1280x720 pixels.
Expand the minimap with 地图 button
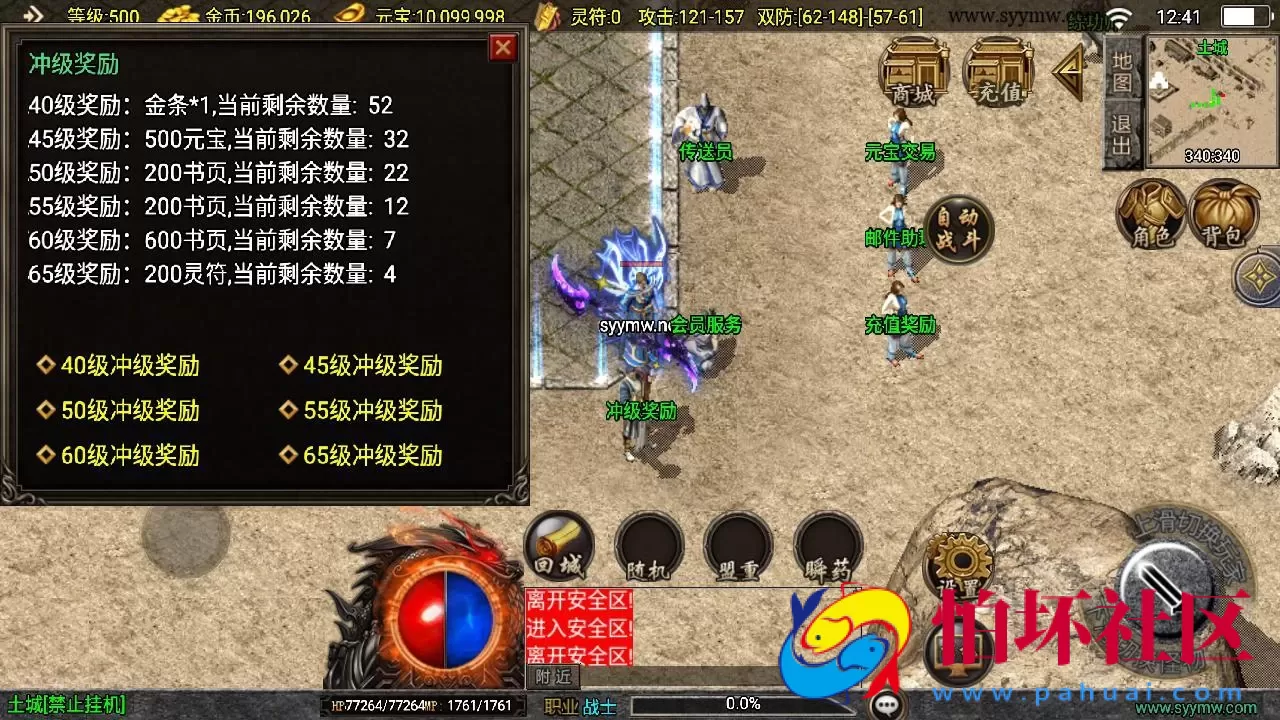pyautogui.click(x=1122, y=72)
